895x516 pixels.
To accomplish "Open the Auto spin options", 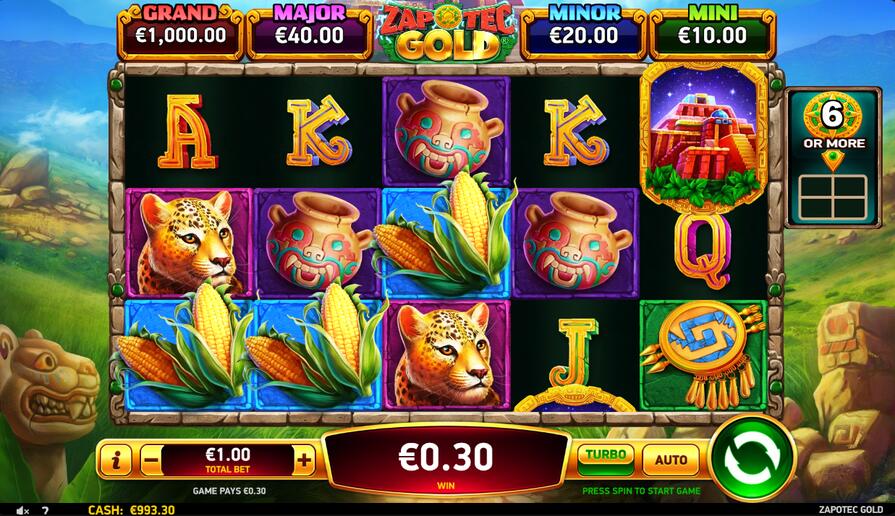I will coord(670,459).
